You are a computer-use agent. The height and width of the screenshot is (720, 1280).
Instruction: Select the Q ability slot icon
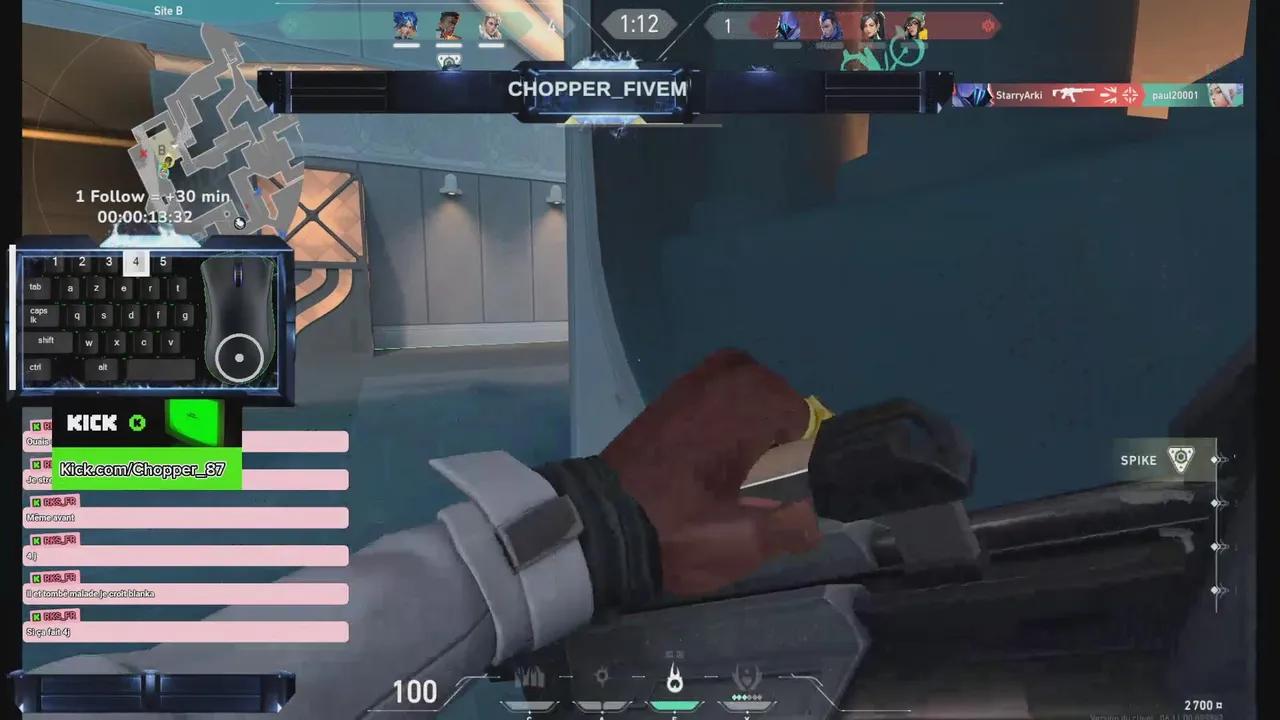[x=602, y=676]
